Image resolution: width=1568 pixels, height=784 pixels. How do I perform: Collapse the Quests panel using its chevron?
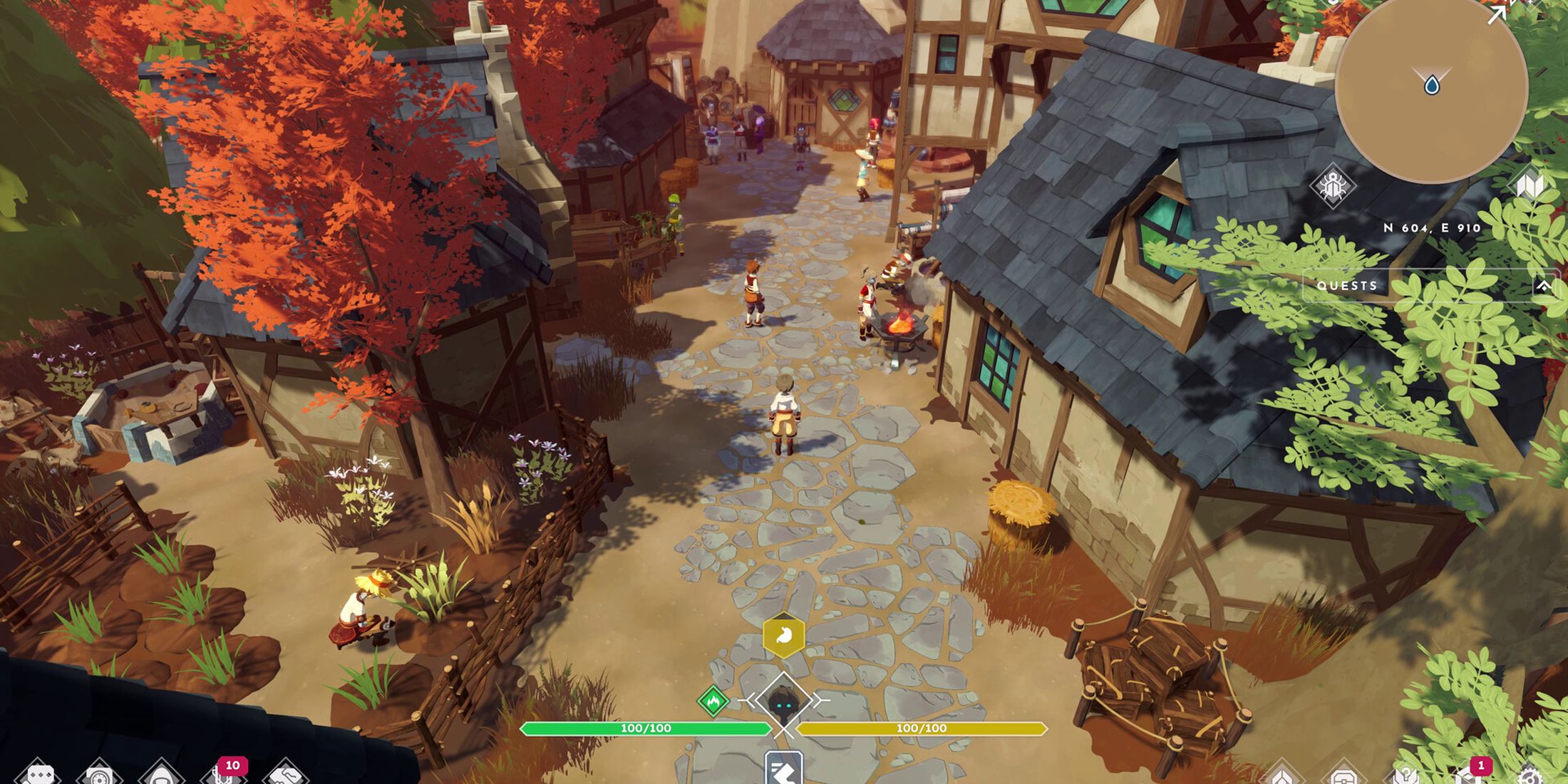coord(1543,285)
